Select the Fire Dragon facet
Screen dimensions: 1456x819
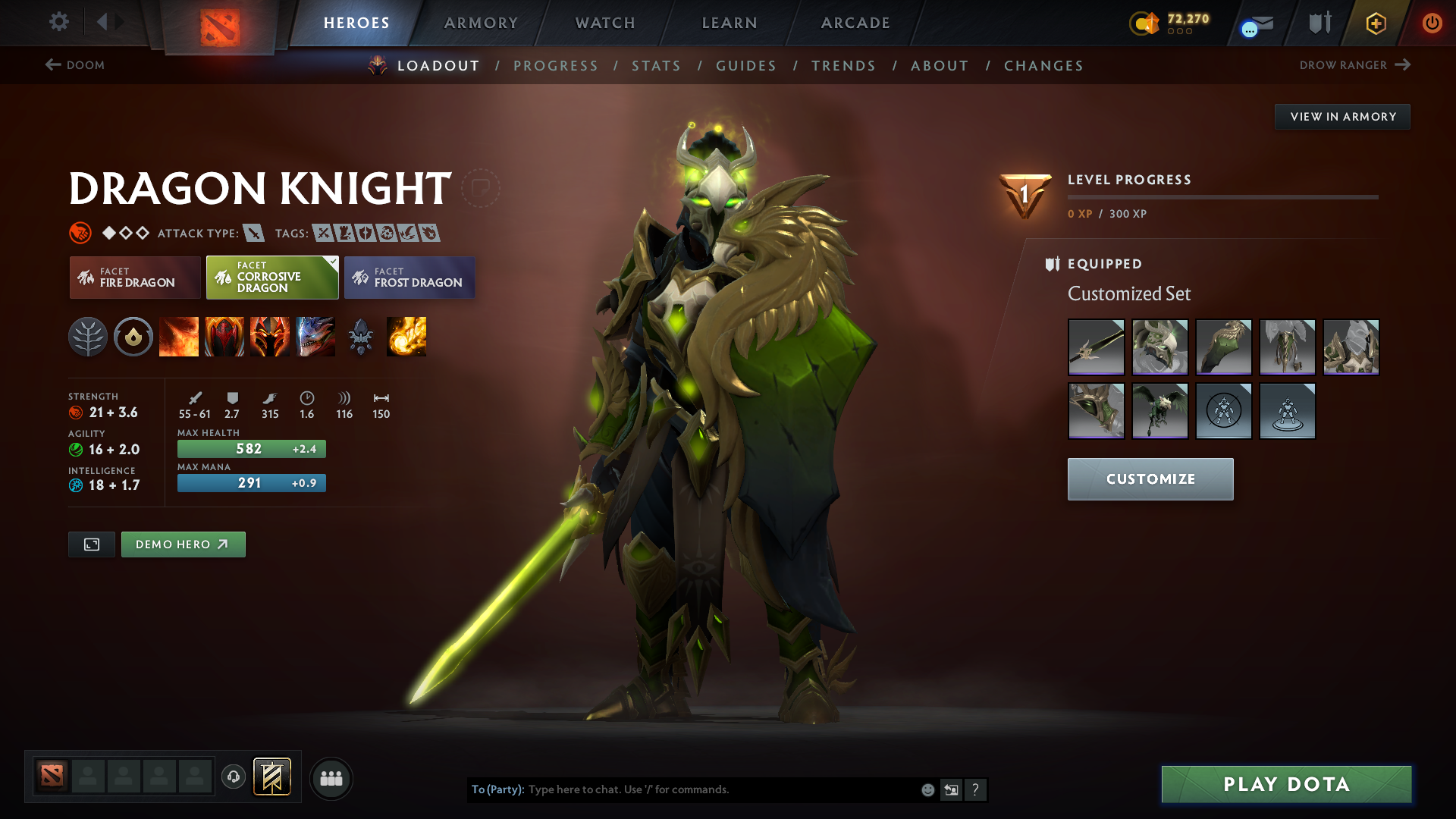pos(134,278)
